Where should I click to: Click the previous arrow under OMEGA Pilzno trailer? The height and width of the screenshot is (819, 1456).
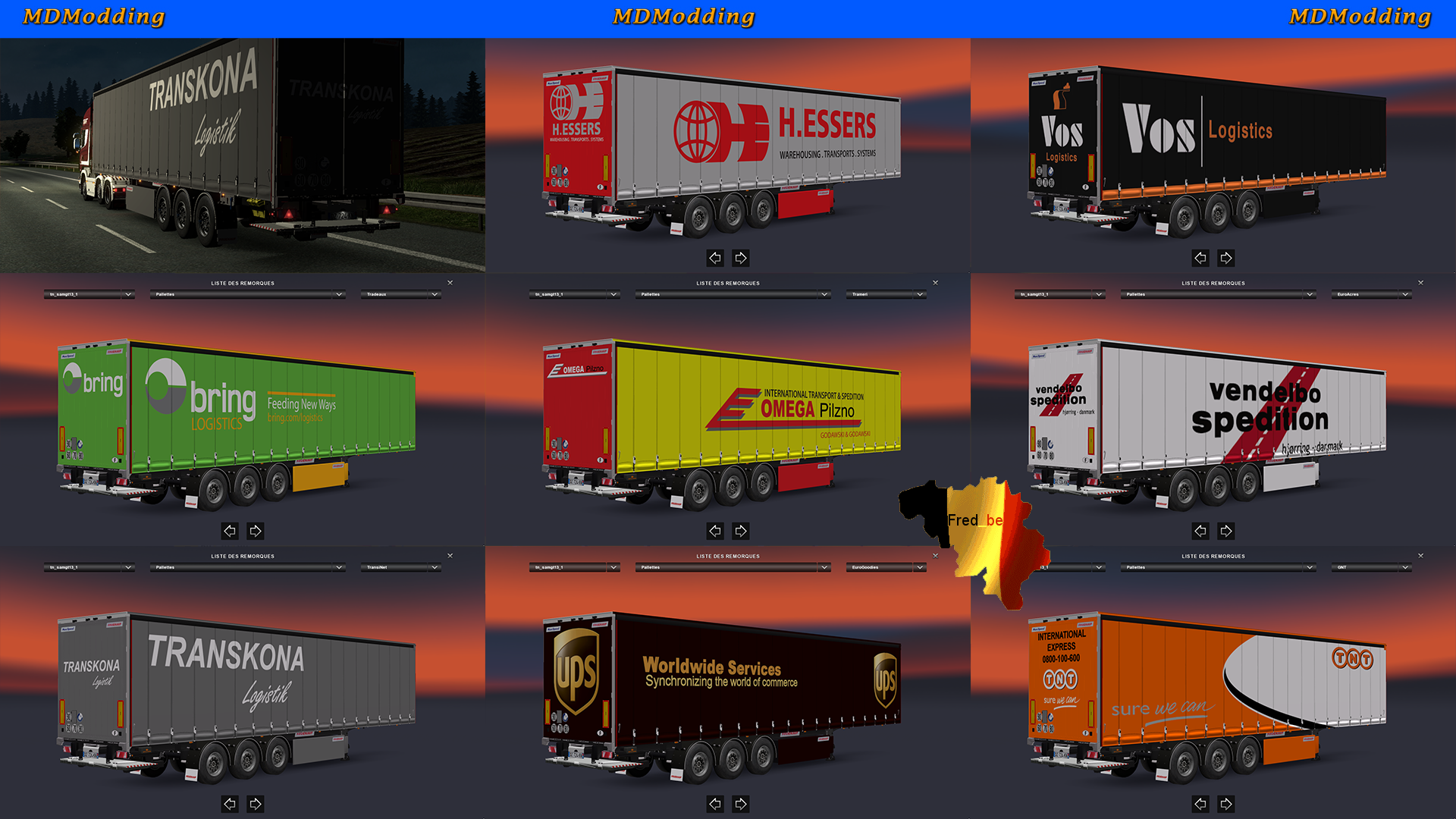coord(714,531)
